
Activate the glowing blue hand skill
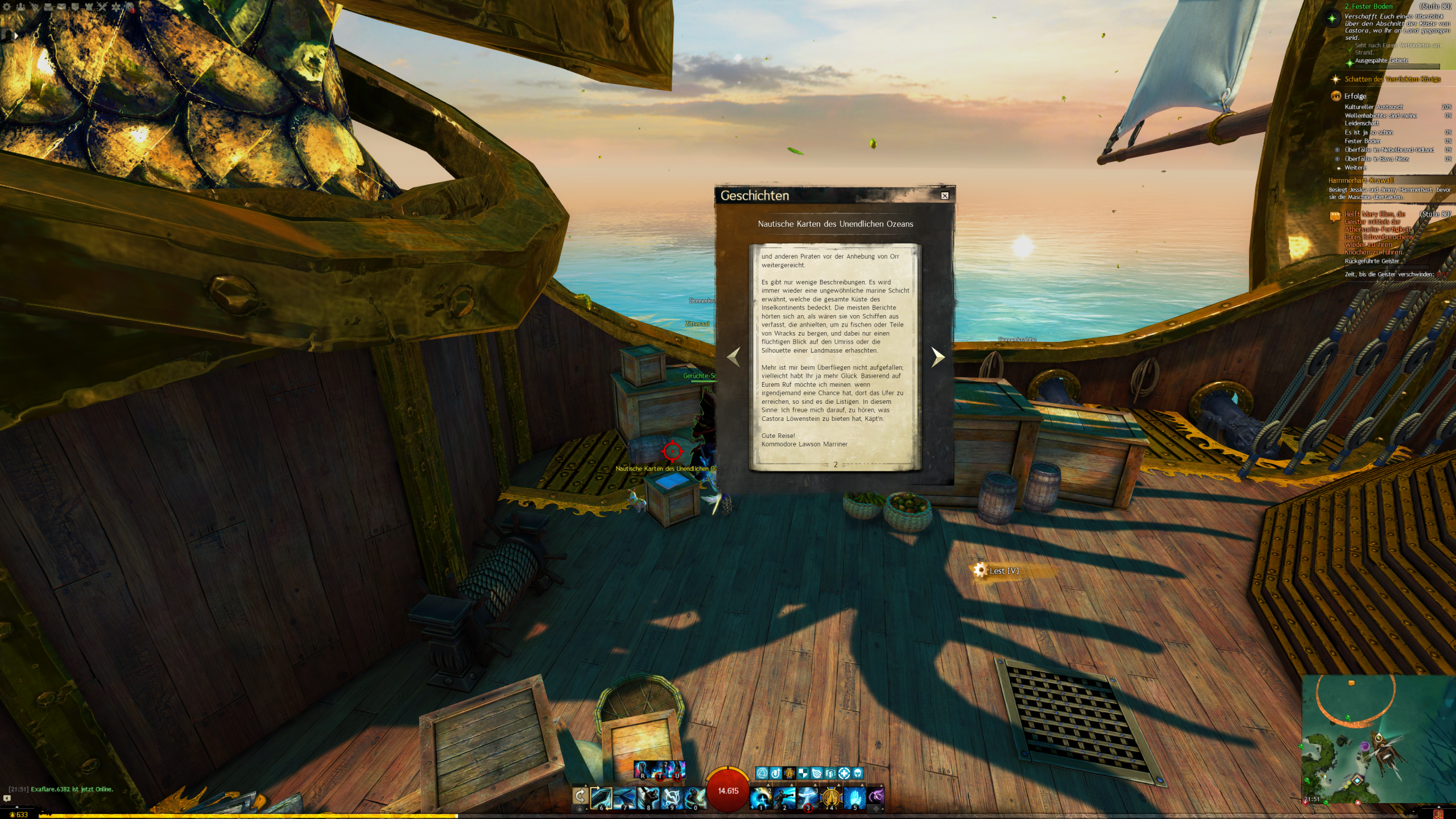click(854, 798)
